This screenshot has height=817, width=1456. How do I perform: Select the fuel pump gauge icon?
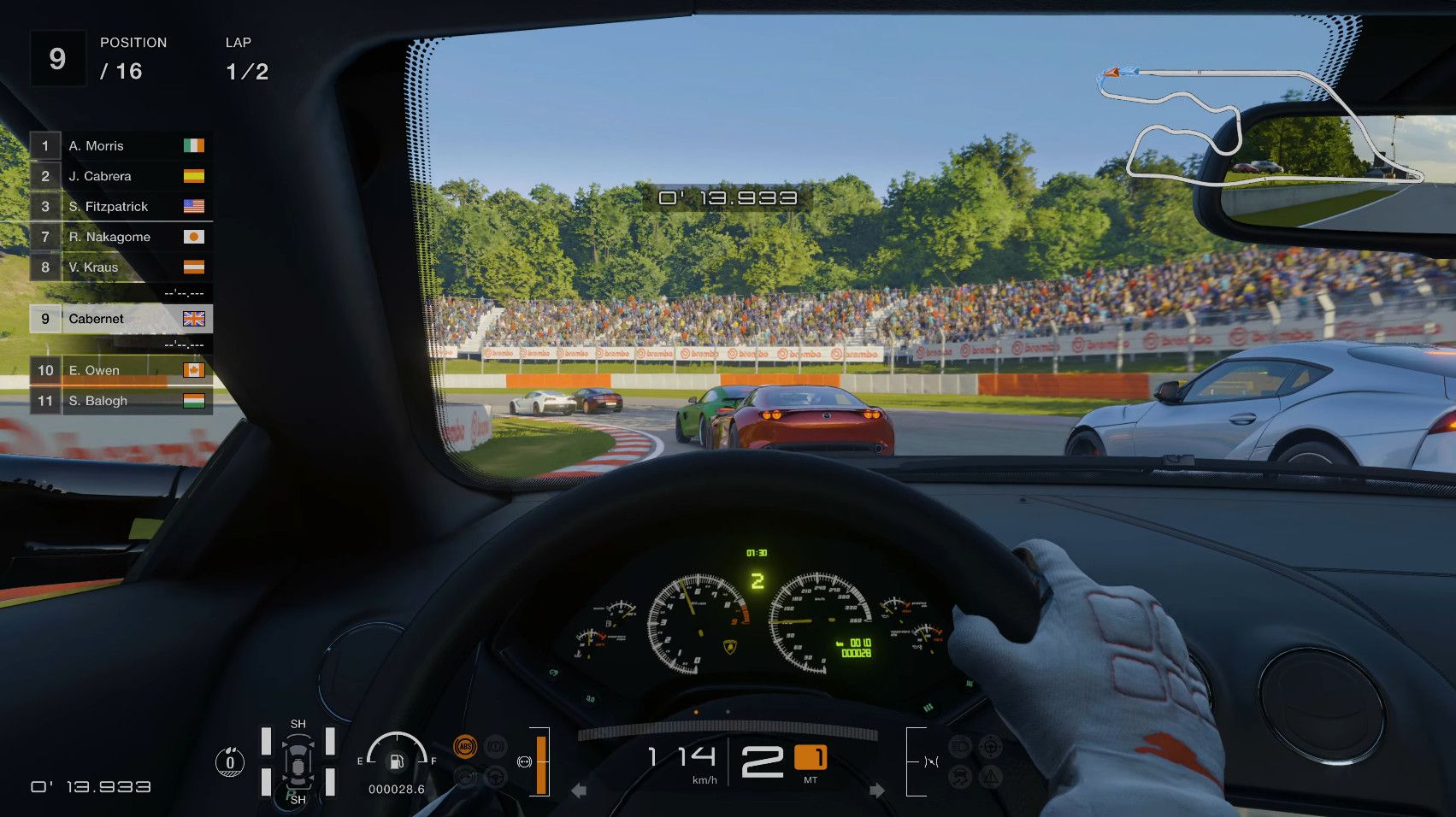point(397,761)
